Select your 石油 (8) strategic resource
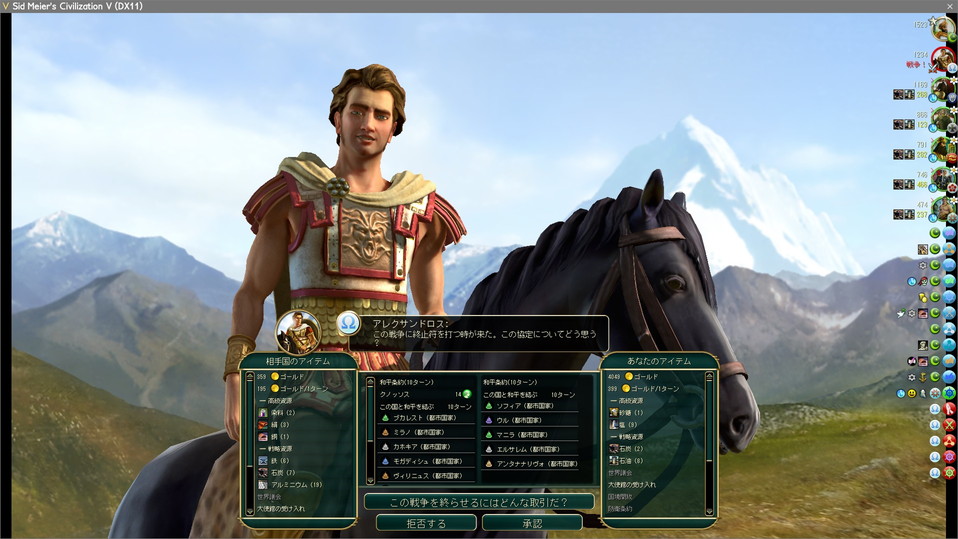This screenshot has width=958, height=539. point(630,460)
